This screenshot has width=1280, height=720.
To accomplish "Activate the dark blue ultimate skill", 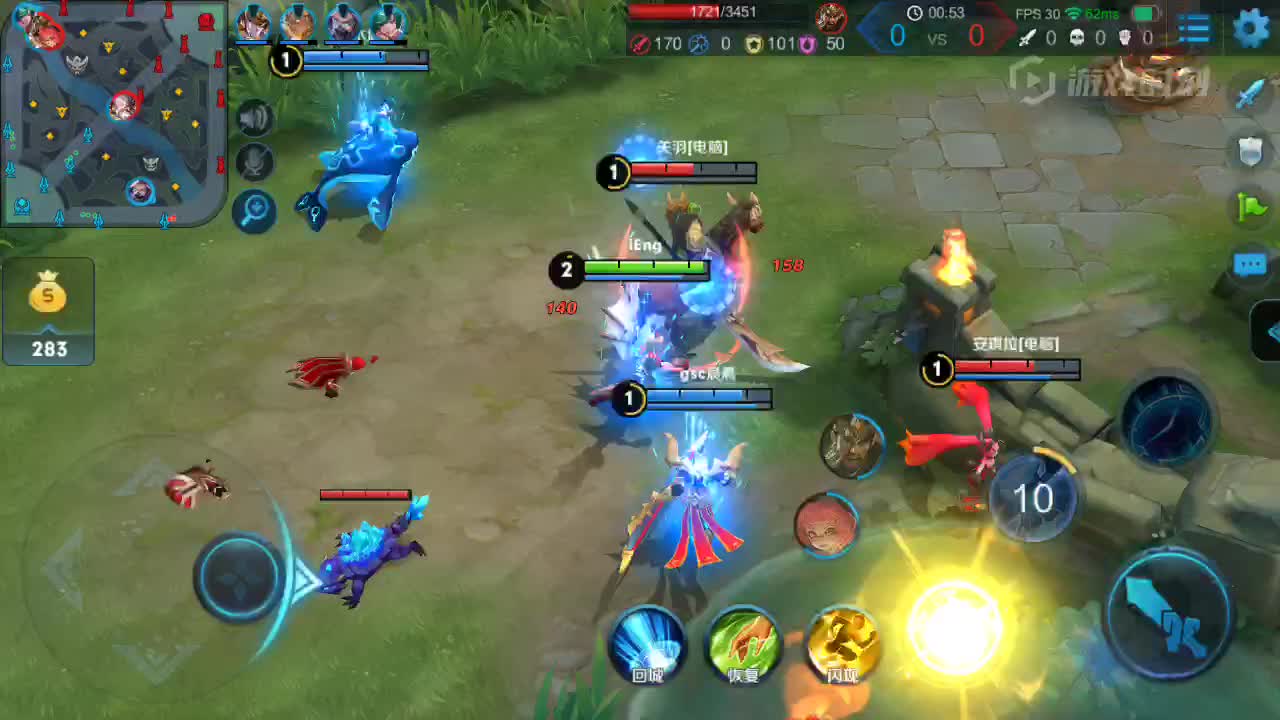I will [1167, 420].
